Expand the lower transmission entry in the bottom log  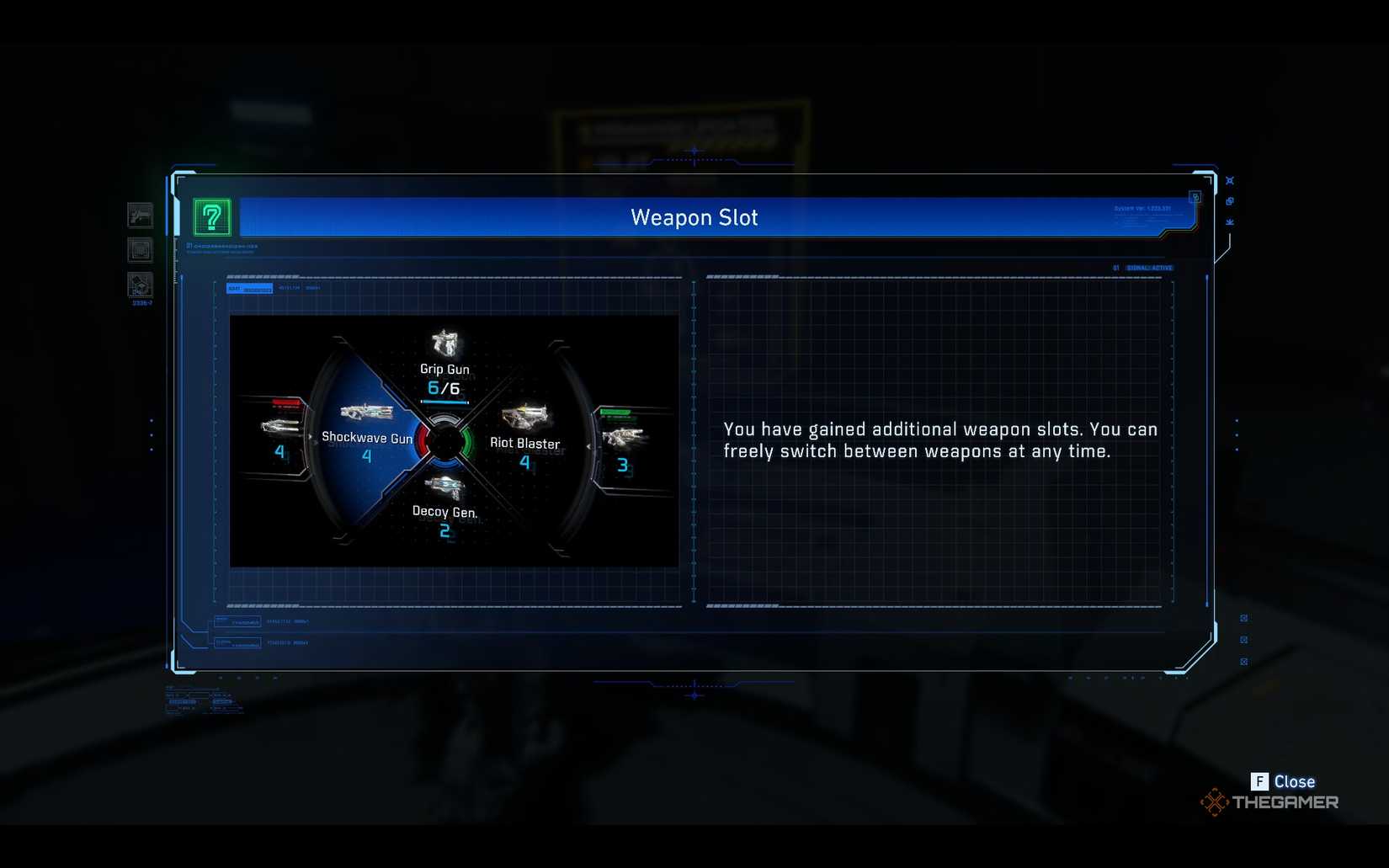[238, 642]
